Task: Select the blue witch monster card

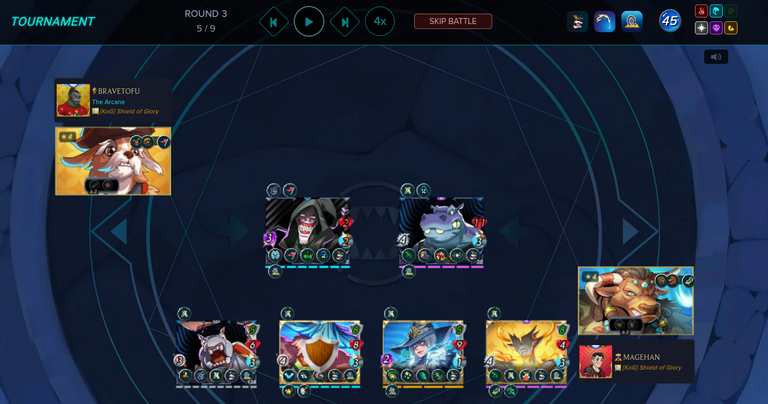Action: pyautogui.click(x=423, y=352)
